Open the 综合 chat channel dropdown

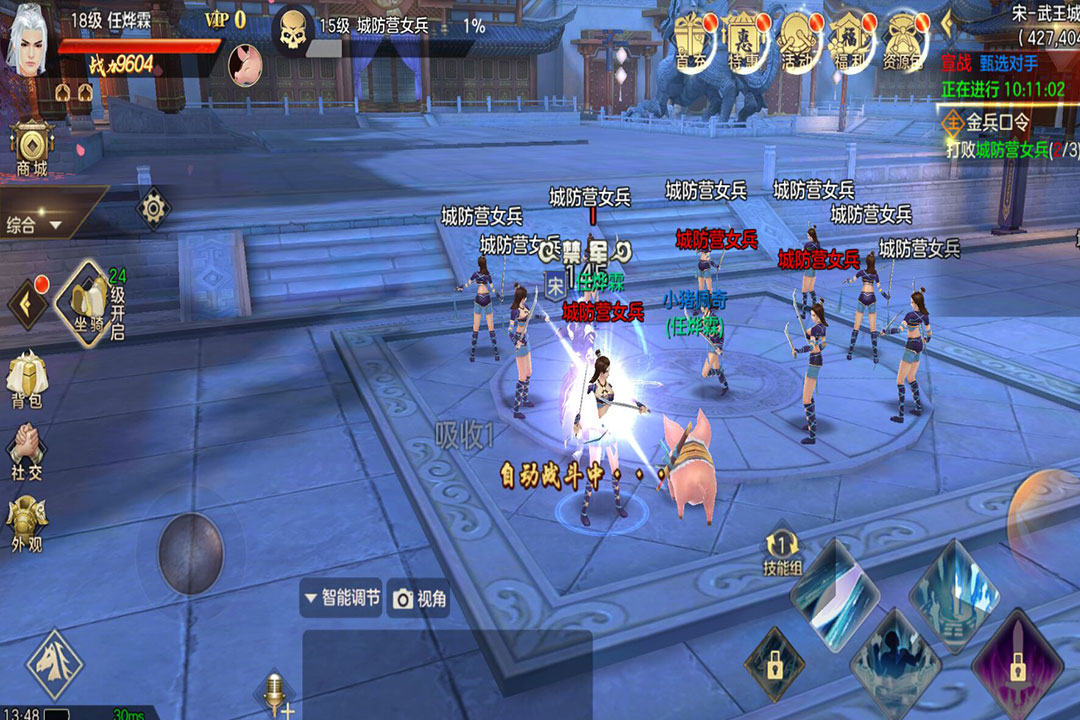tap(36, 225)
